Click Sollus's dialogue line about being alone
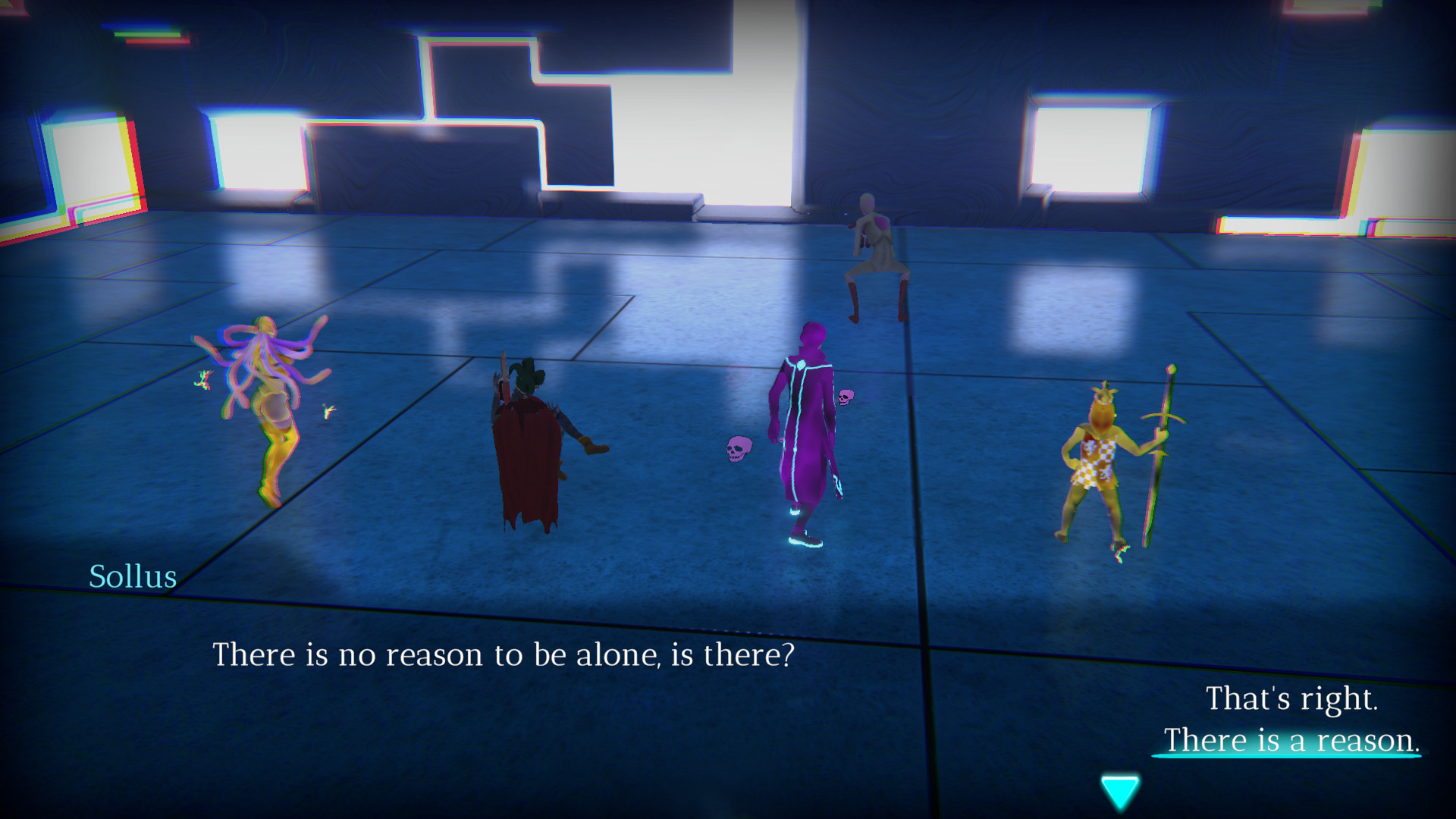The height and width of the screenshot is (819, 1456). (x=504, y=653)
